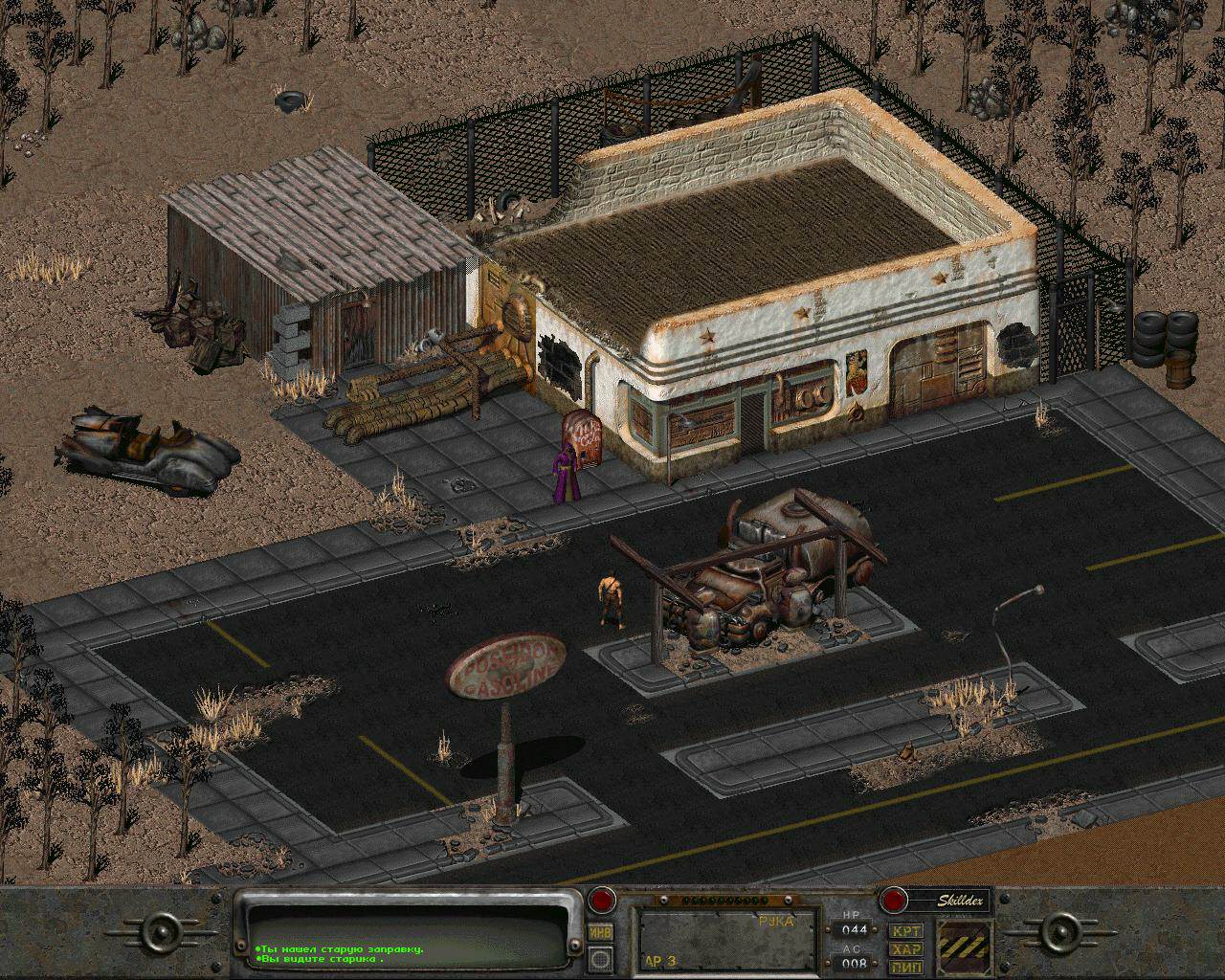Open the character sheet with ХАР
The image size is (1225, 980).
pos(905,949)
